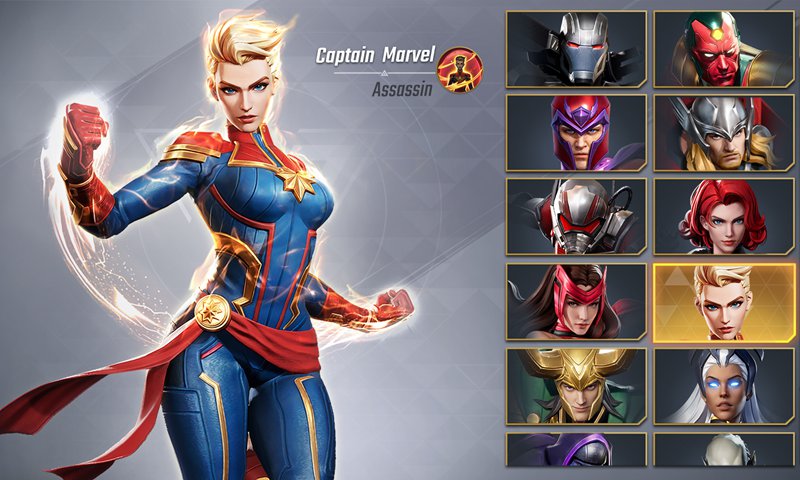Select Thor's portrait tile
Viewport: 800px width, 480px height.
[x=724, y=133]
